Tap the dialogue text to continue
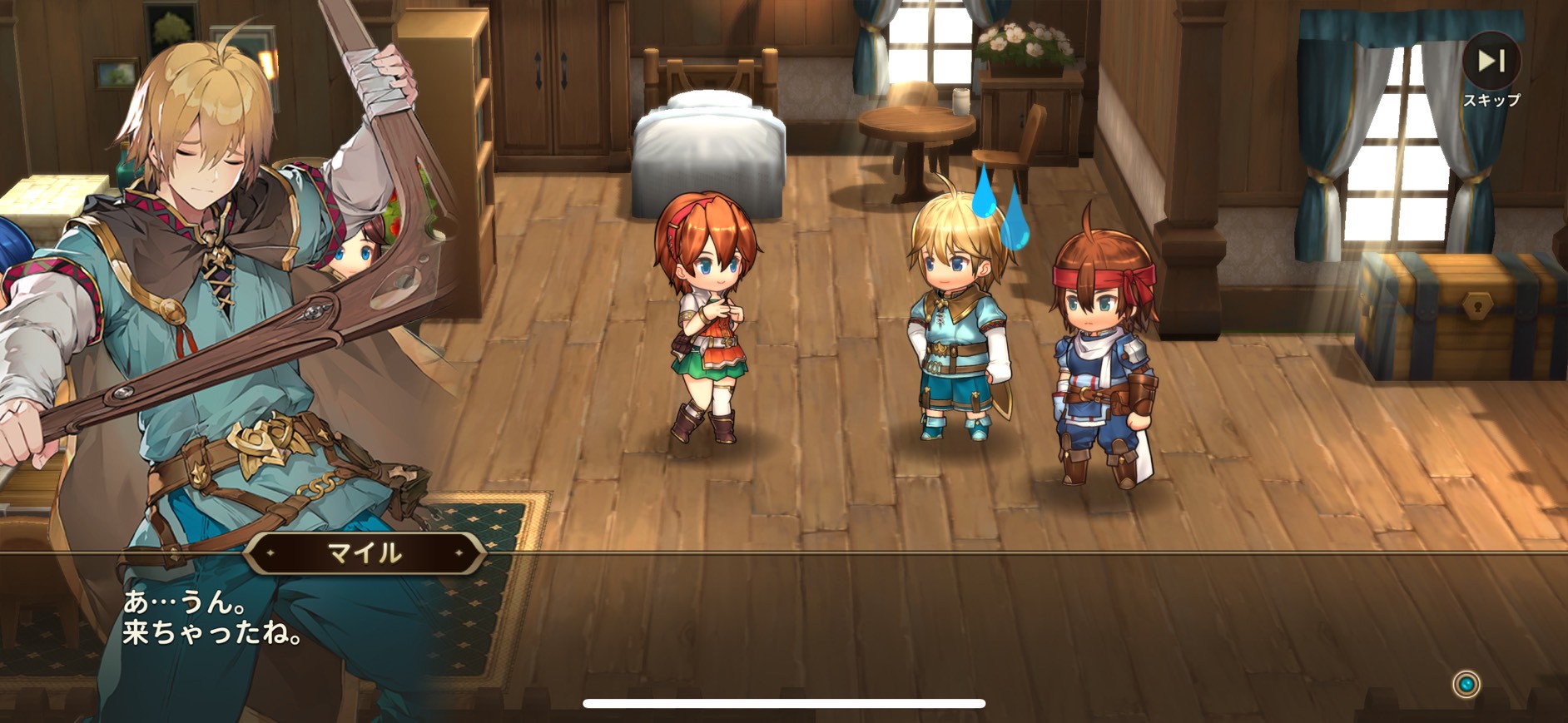The height and width of the screenshot is (723, 1568). [212, 617]
